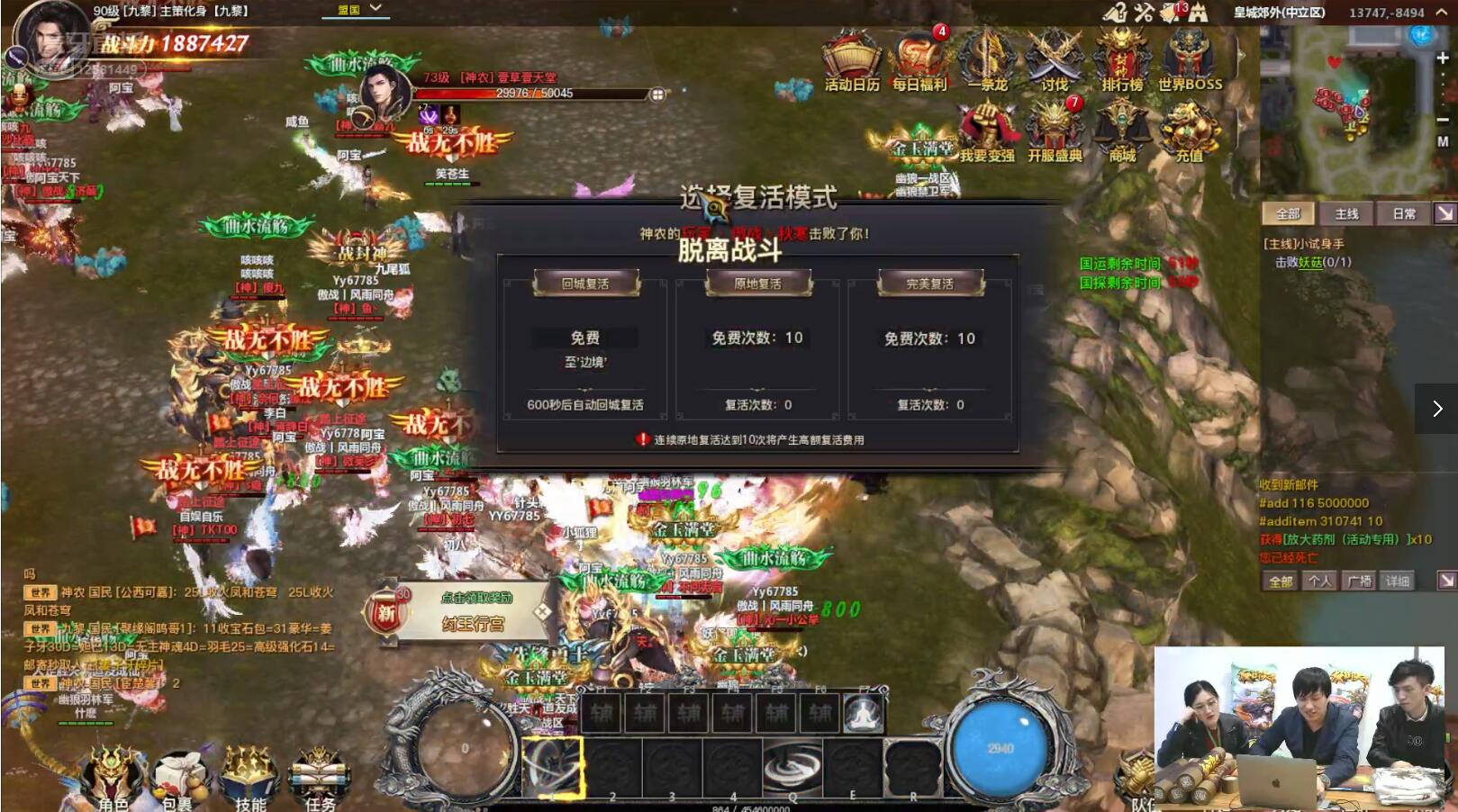Expand the right side panel chevron
The width and height of the screenshot is (1458, 812).
[x=1436, y=409]
